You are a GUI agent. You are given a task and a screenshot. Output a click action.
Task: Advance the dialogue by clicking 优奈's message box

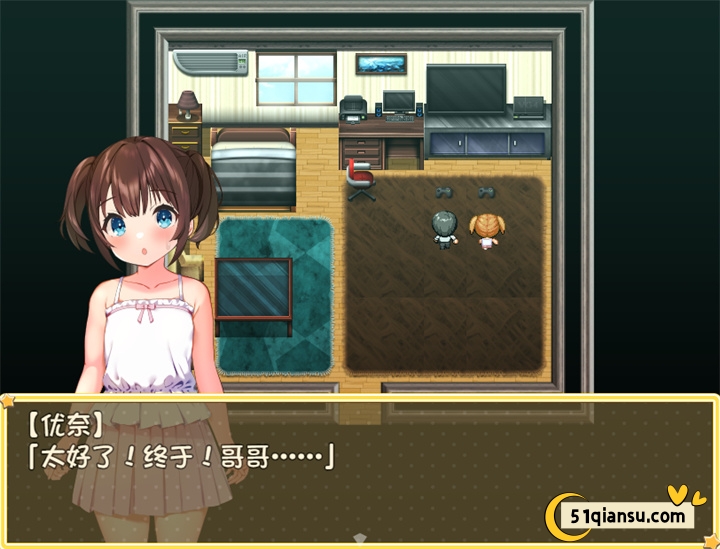point(360,468)
